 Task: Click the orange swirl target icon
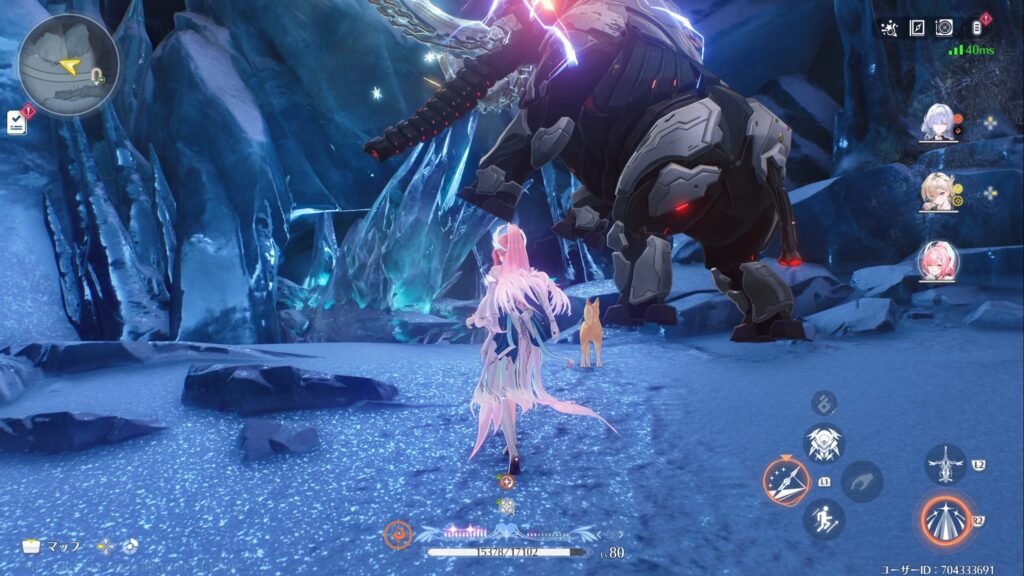[x=398, y=535]
